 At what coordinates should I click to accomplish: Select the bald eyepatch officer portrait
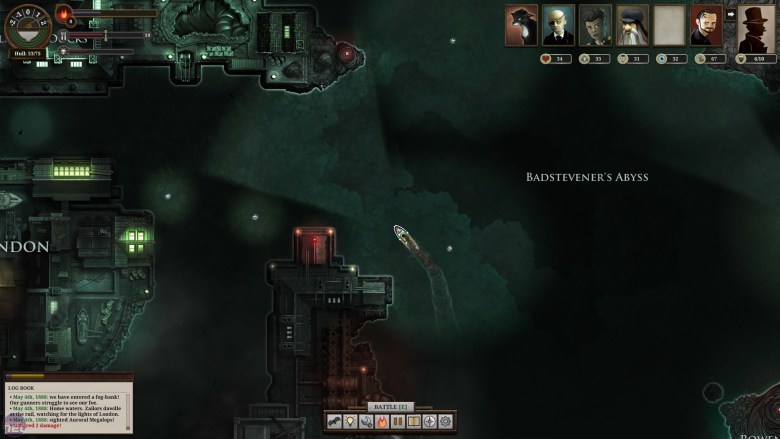558,25
